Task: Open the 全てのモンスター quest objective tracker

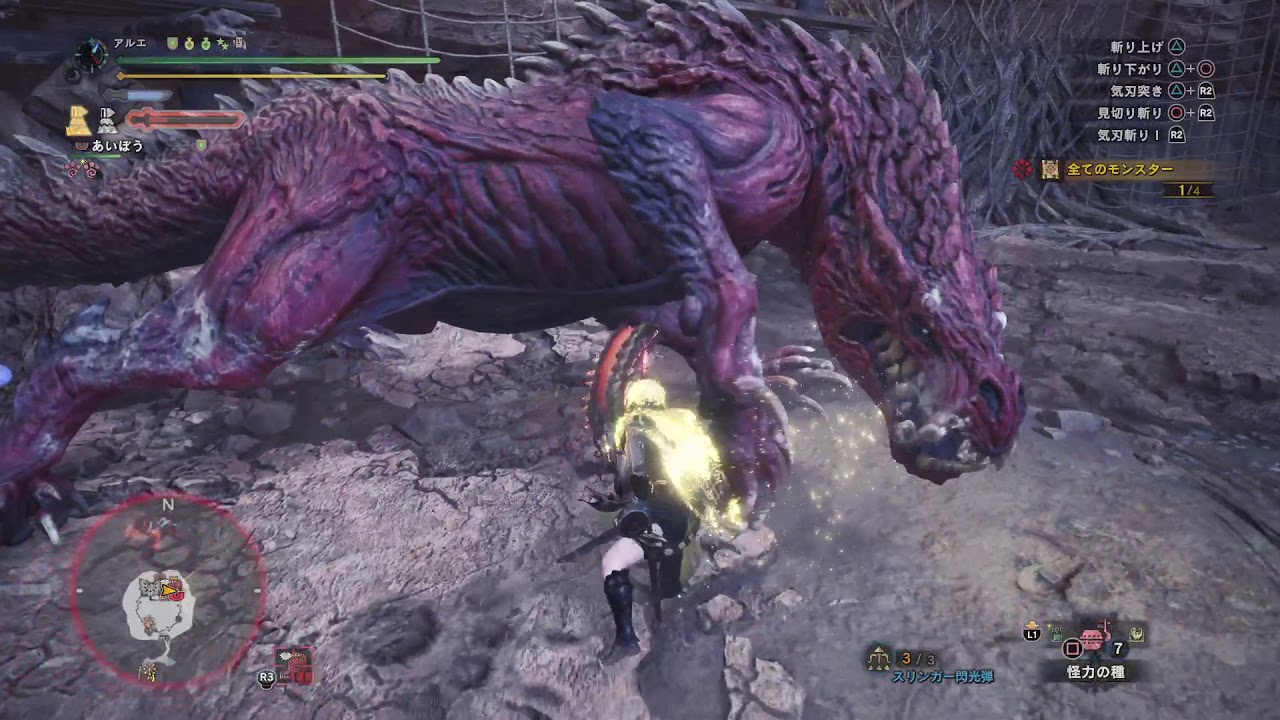Action: pos(1118,170)
